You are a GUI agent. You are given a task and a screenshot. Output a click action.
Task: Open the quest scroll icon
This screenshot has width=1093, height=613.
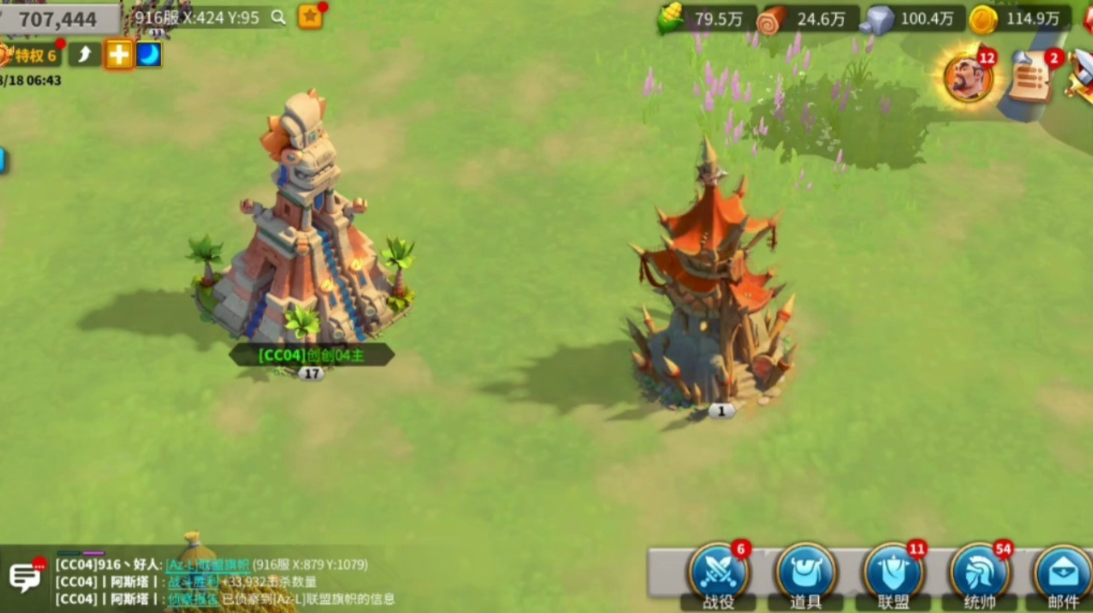1032,78
